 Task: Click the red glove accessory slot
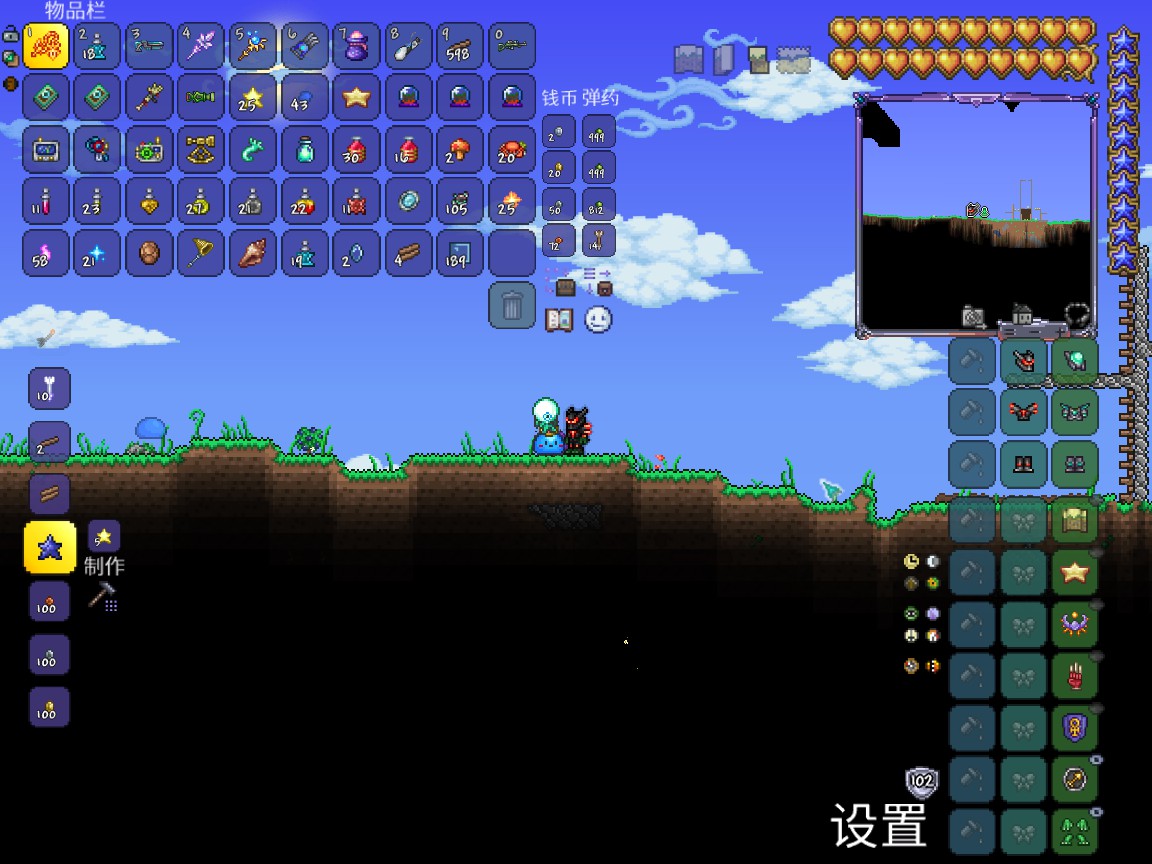(1075, 675)
